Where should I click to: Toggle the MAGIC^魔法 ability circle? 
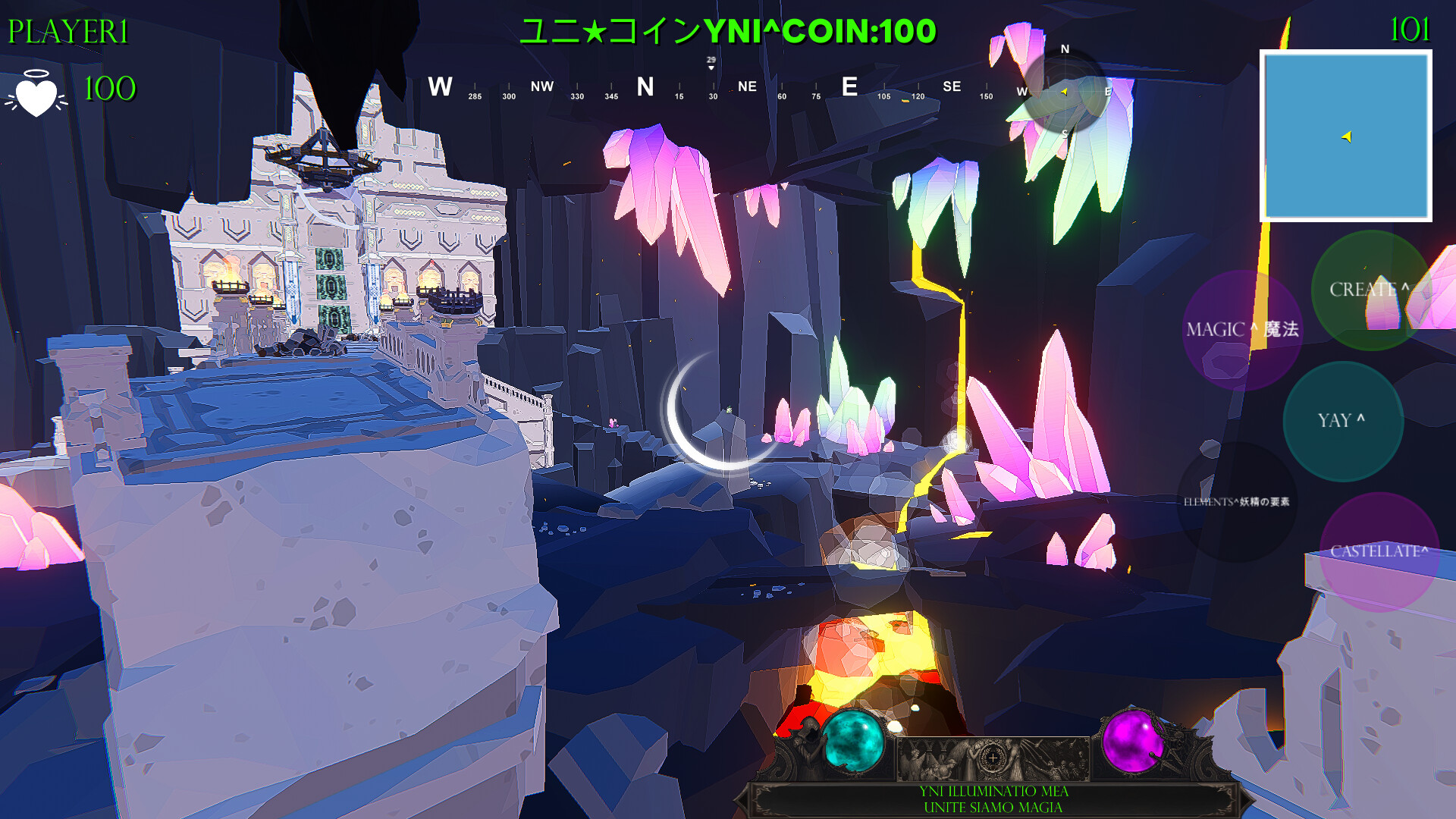tap(1244, 330)
